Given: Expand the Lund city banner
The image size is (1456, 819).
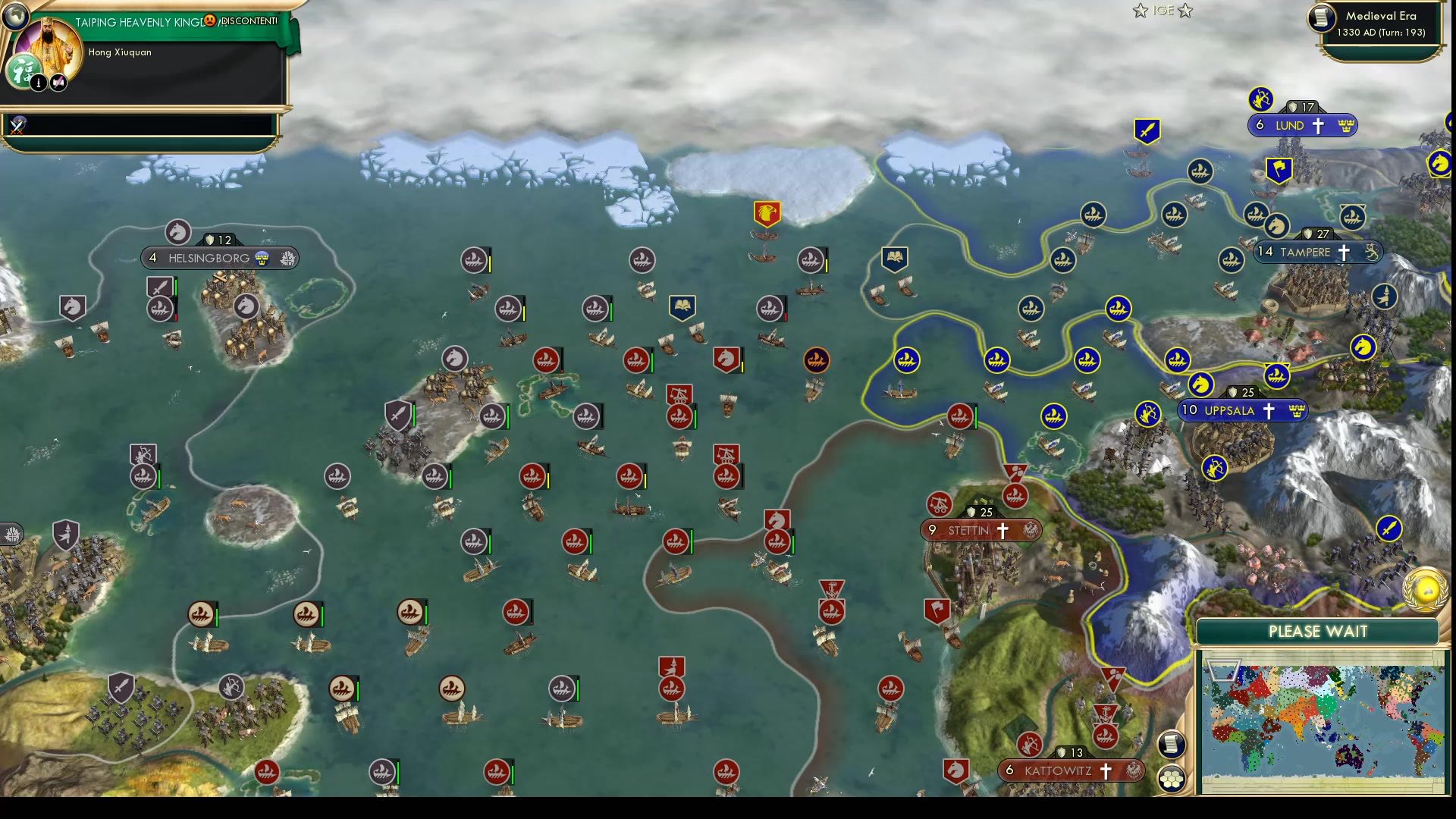Looking at the screenshot, I should point(1304,125).
